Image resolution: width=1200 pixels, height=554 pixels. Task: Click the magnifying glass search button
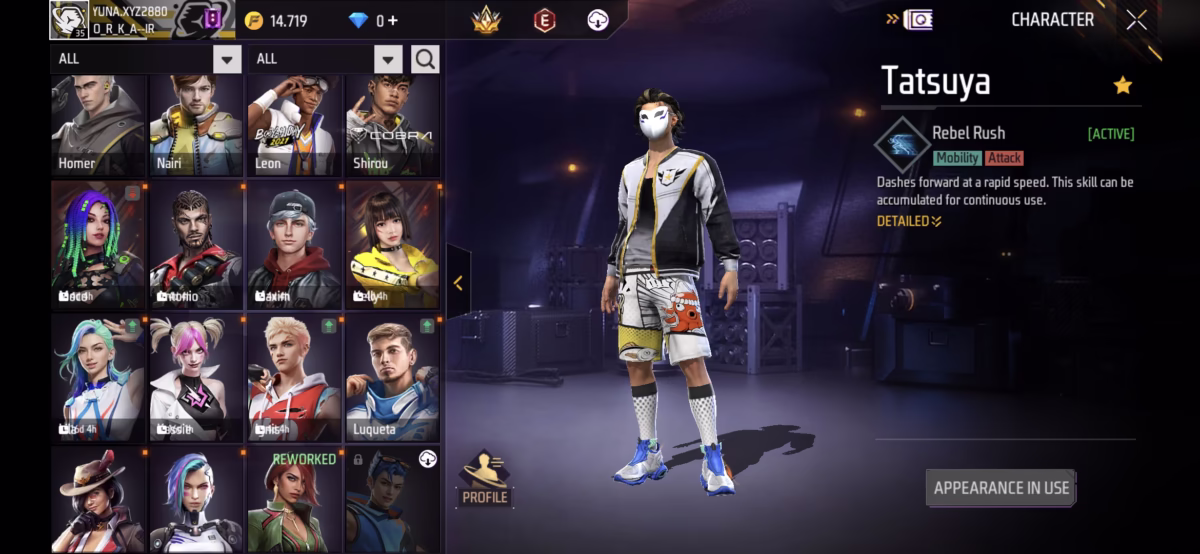(x=425, y=59)
